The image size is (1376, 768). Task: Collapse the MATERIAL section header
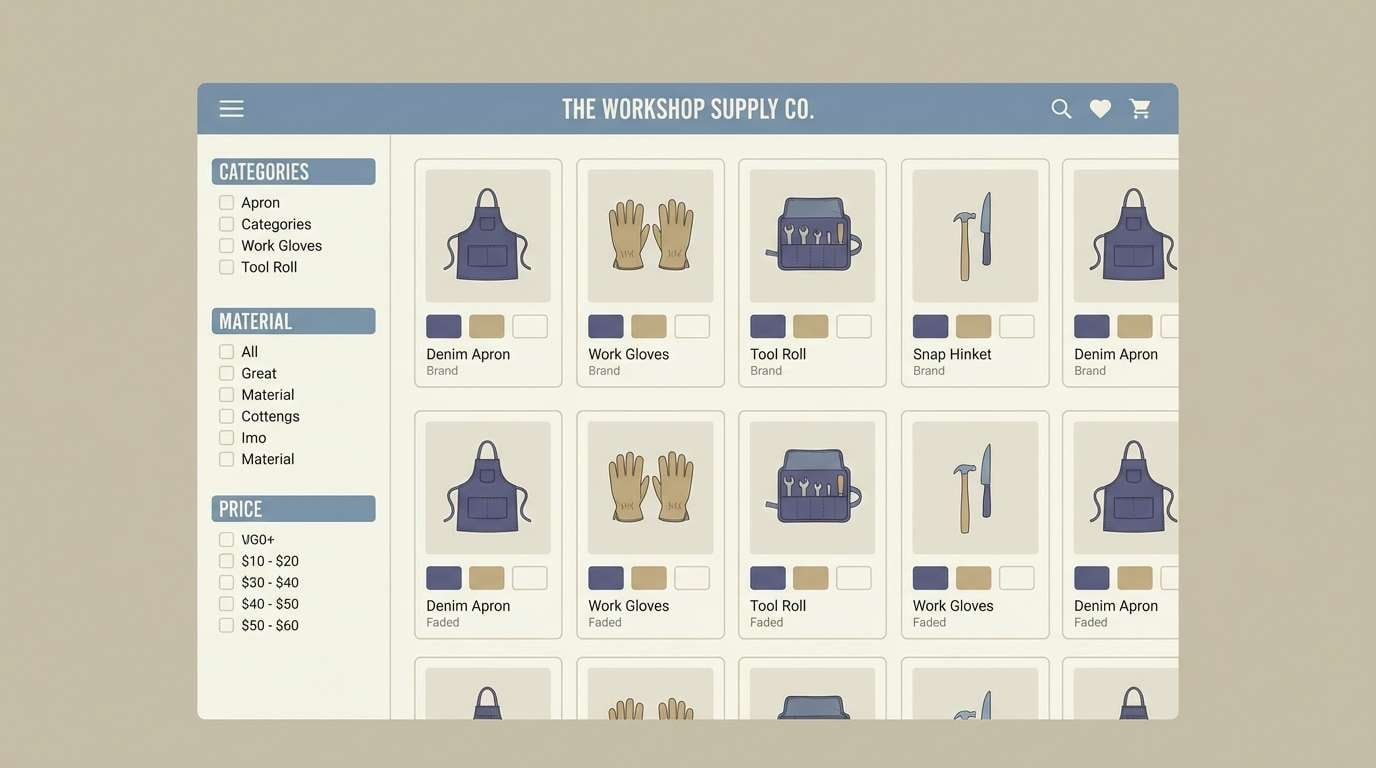pyautogui.click(x=293, y=320)
